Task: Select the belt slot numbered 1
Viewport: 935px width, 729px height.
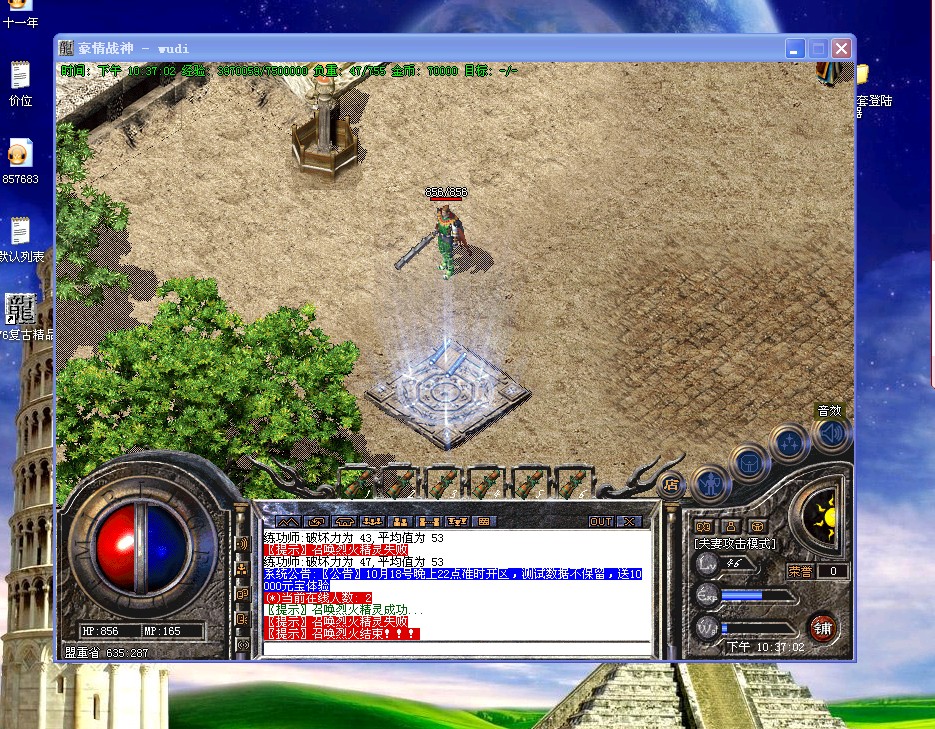Action: (358, 482)
